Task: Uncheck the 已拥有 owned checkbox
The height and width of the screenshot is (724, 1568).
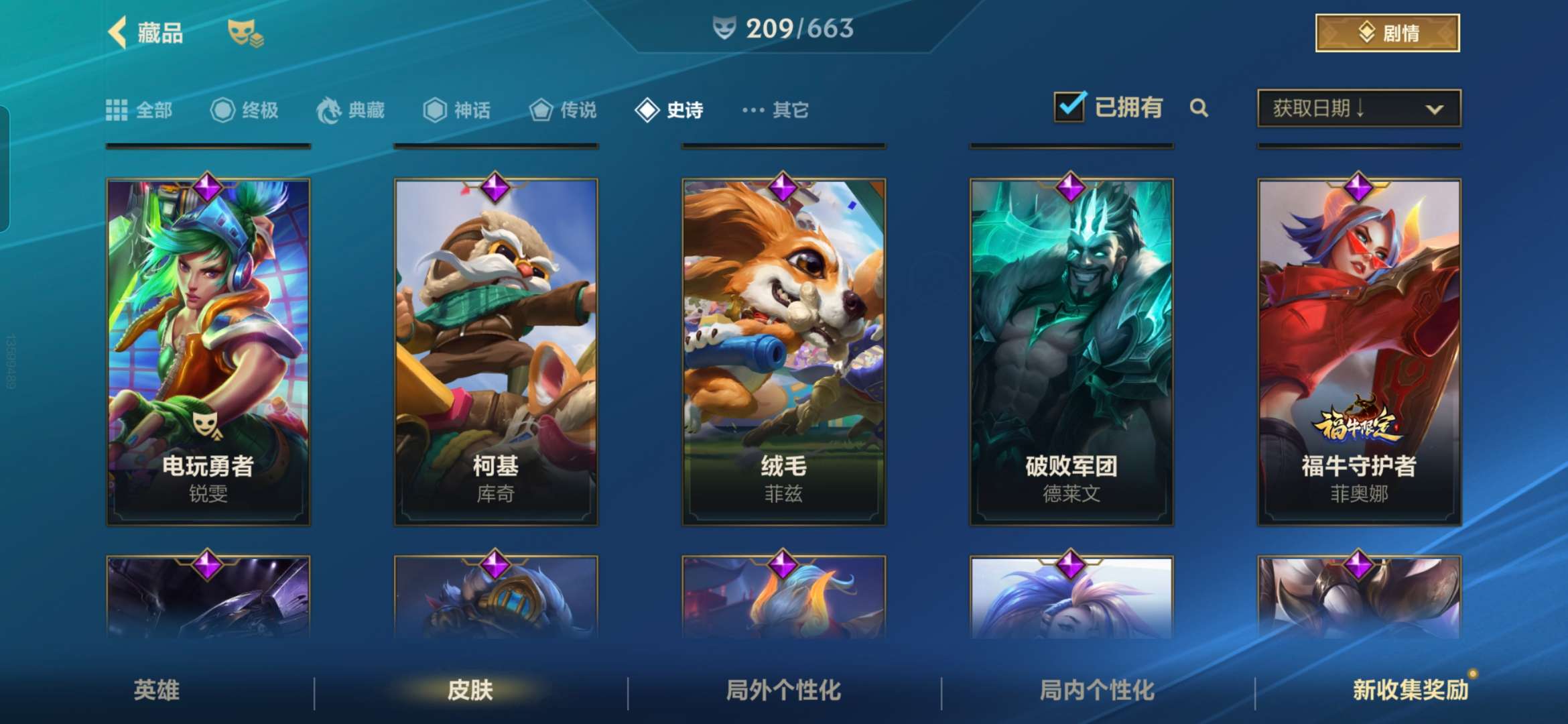Action: 1069,107
